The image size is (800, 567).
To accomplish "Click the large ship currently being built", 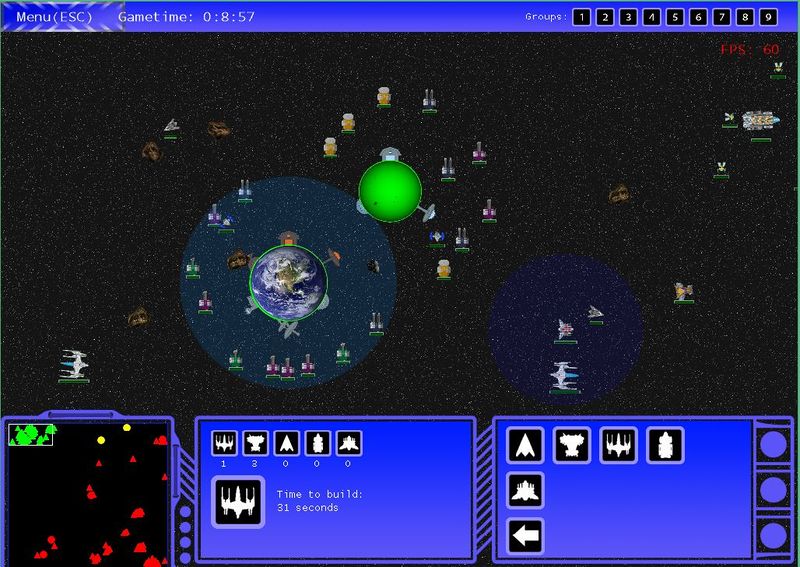I will click(x=238, y=501).
